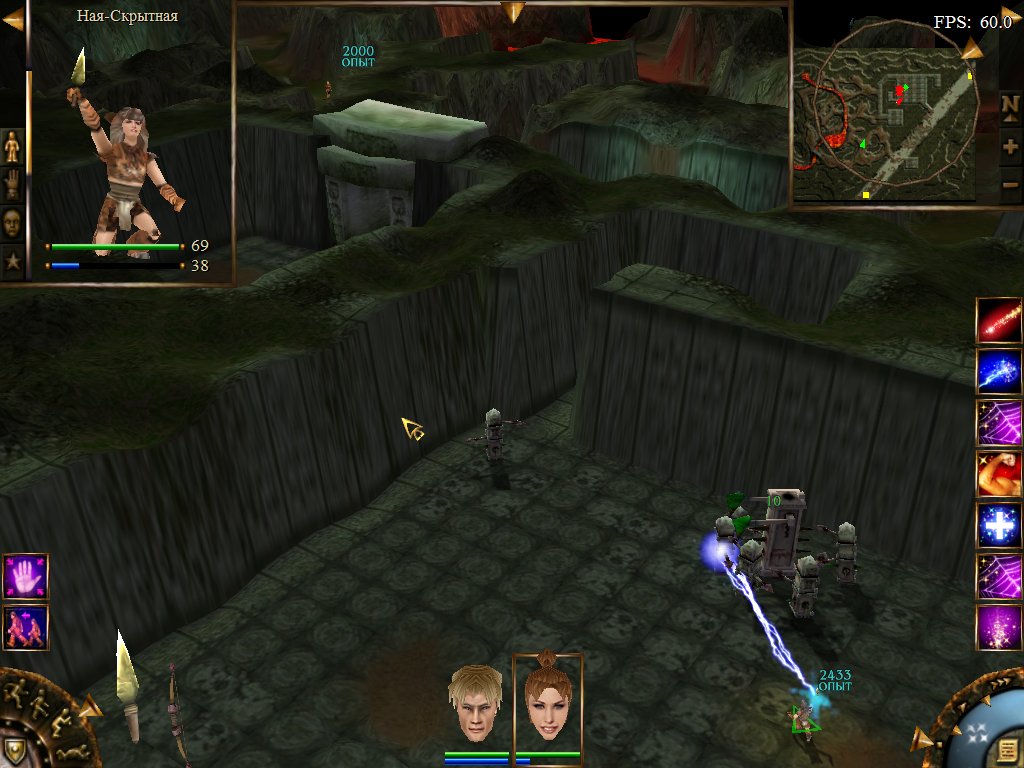Screen dimensions: 1024x768
Task: Orient the minimap north with N button
Action: coord(1010,104)
